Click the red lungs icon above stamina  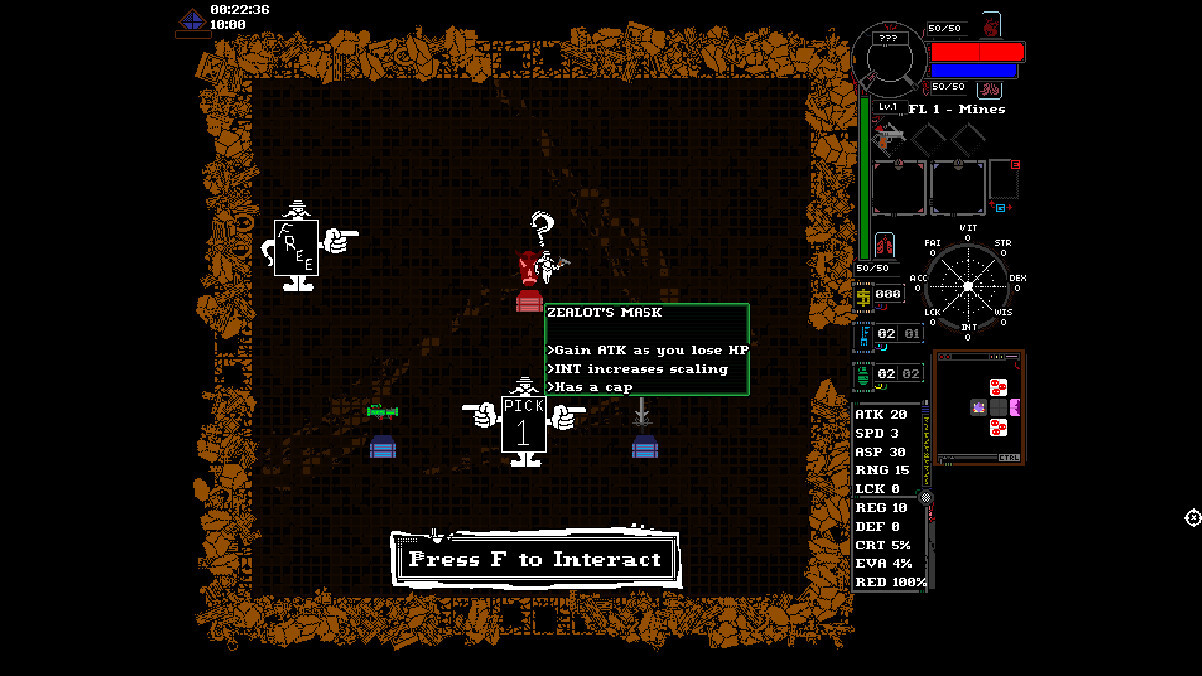click(882, 244)
